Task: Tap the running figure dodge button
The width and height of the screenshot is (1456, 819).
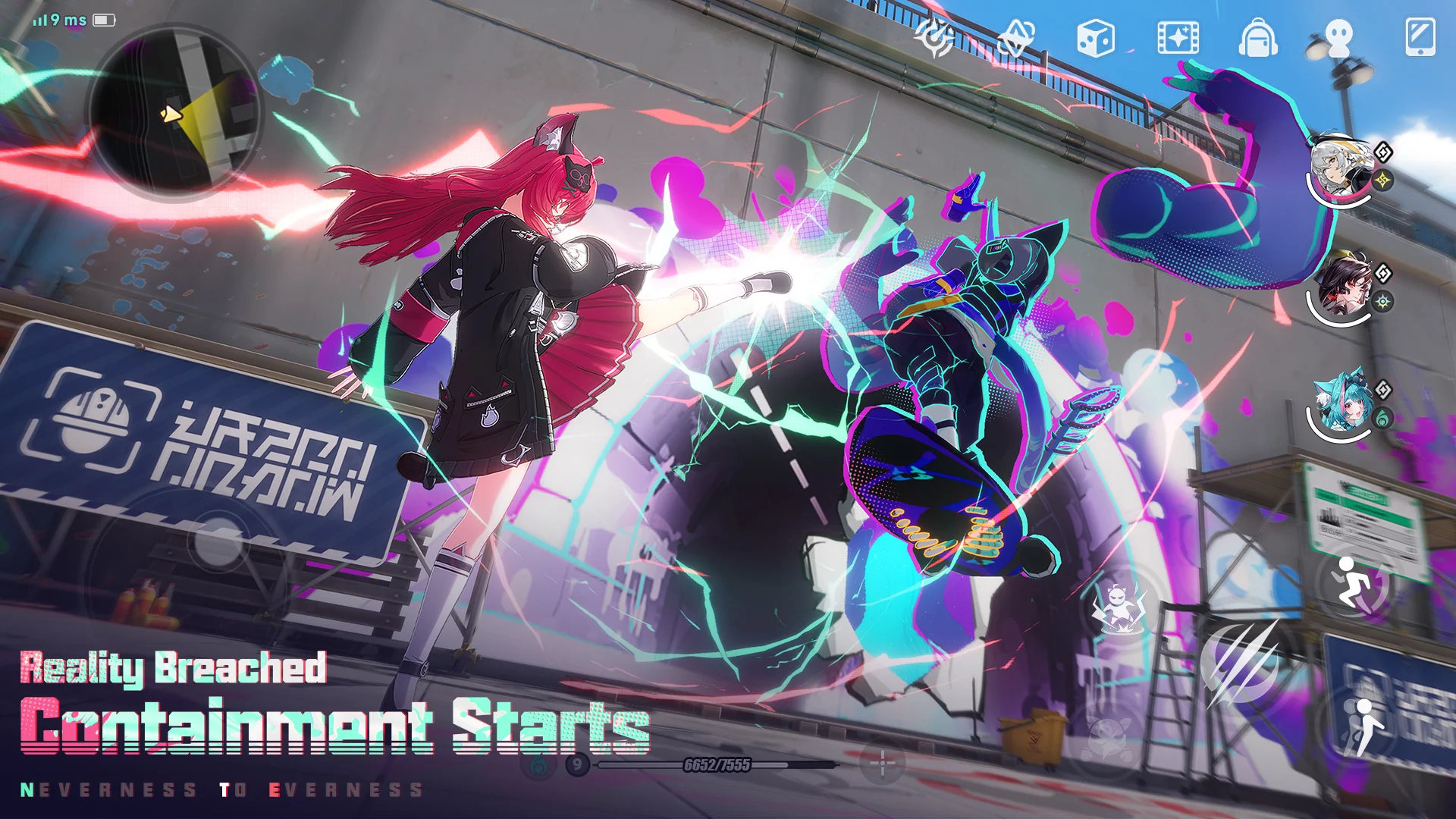Action: pyautogui.click(x=1353, y=582)
